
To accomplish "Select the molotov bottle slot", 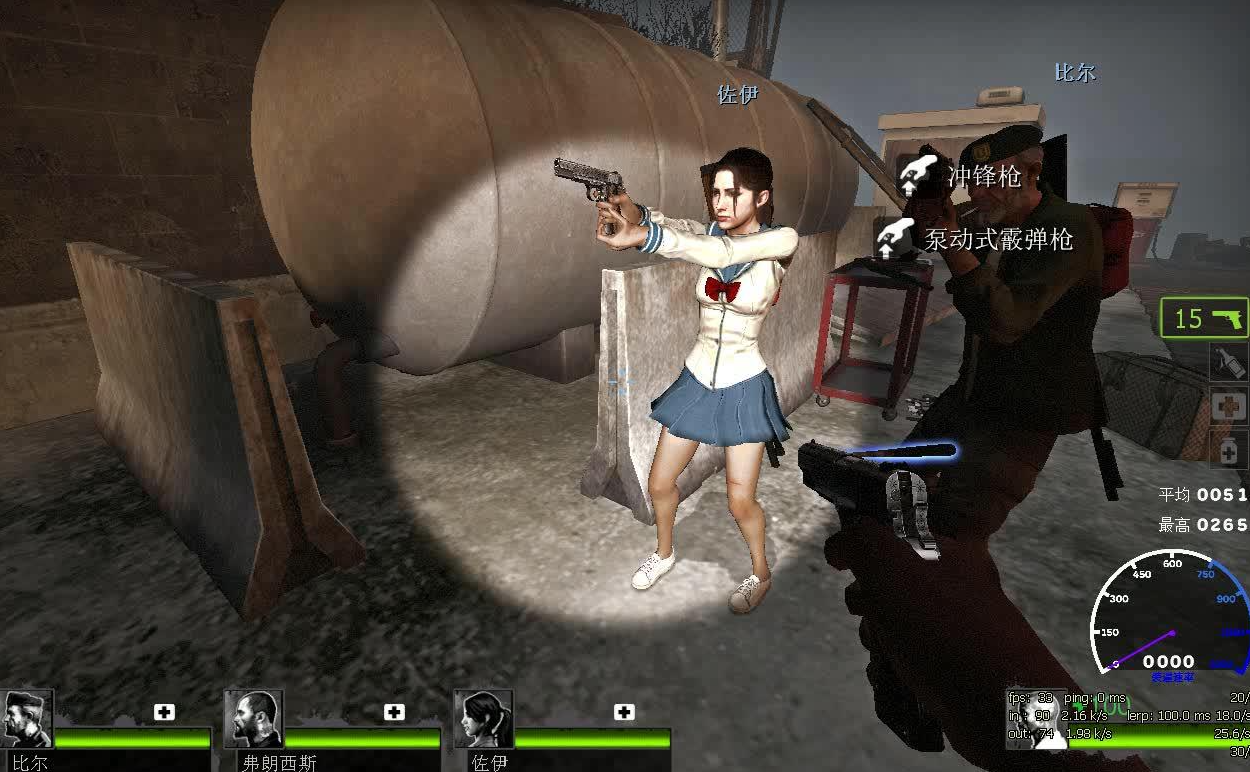I will [1228, 360].
